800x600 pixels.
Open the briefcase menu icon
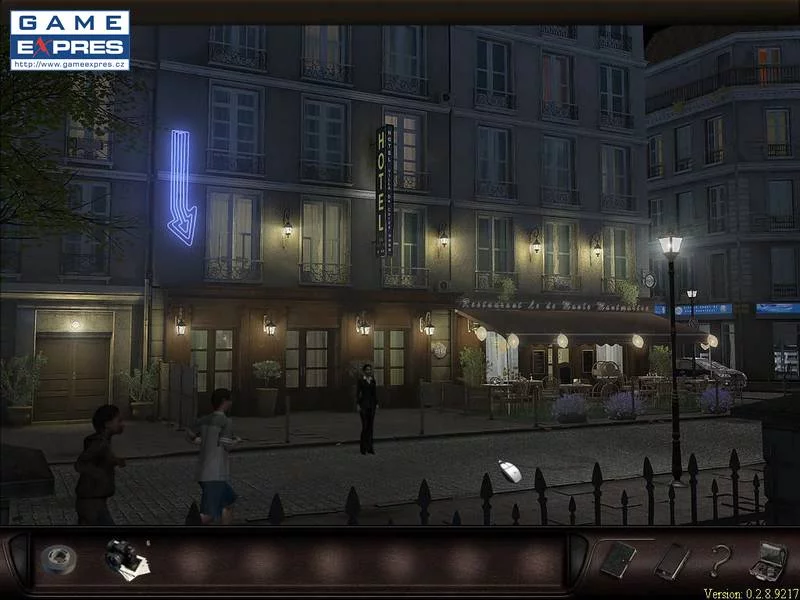[768, 559]
